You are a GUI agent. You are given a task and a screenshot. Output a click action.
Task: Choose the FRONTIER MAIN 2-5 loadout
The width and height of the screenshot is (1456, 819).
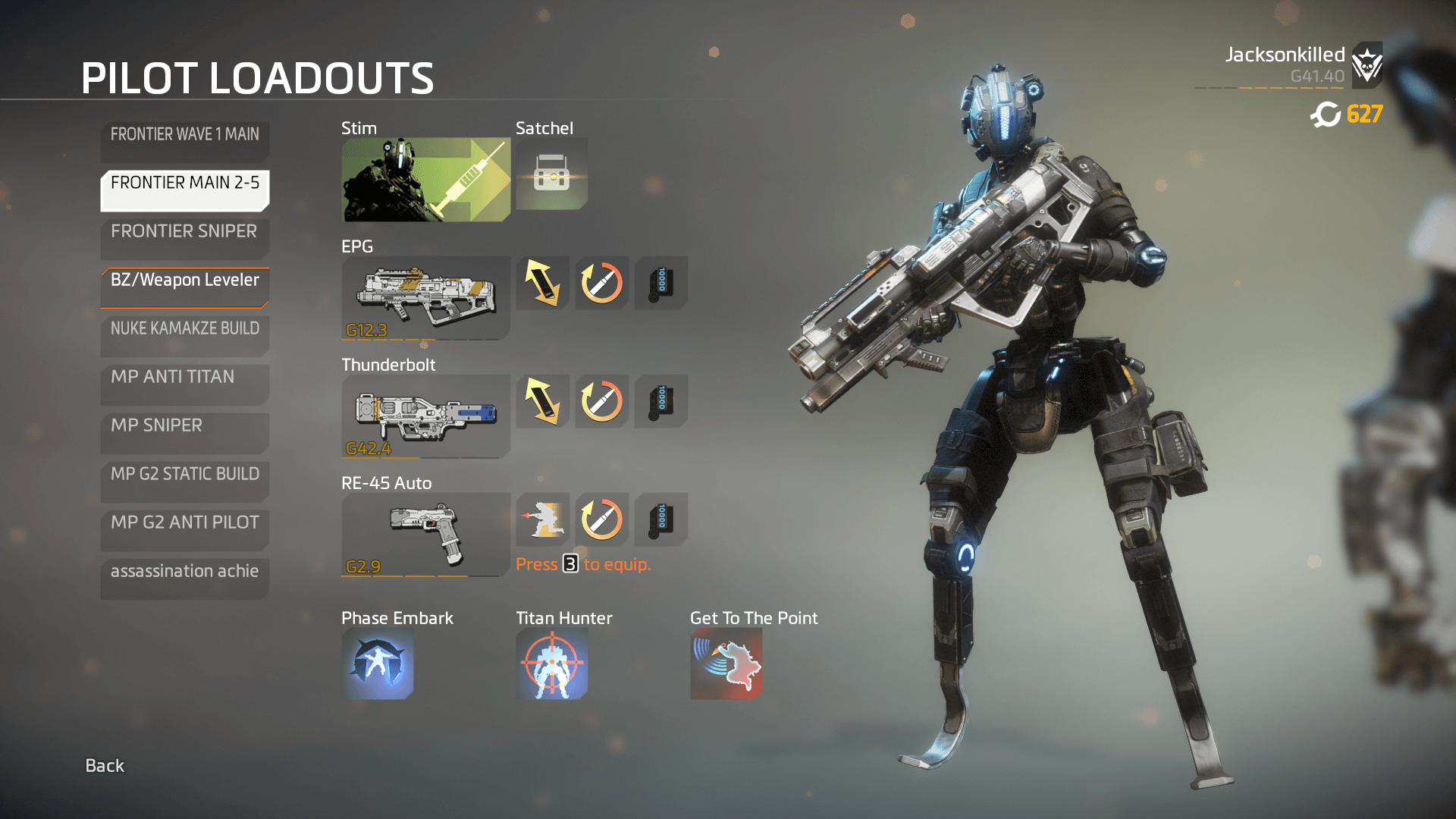[x=184, y=189]
